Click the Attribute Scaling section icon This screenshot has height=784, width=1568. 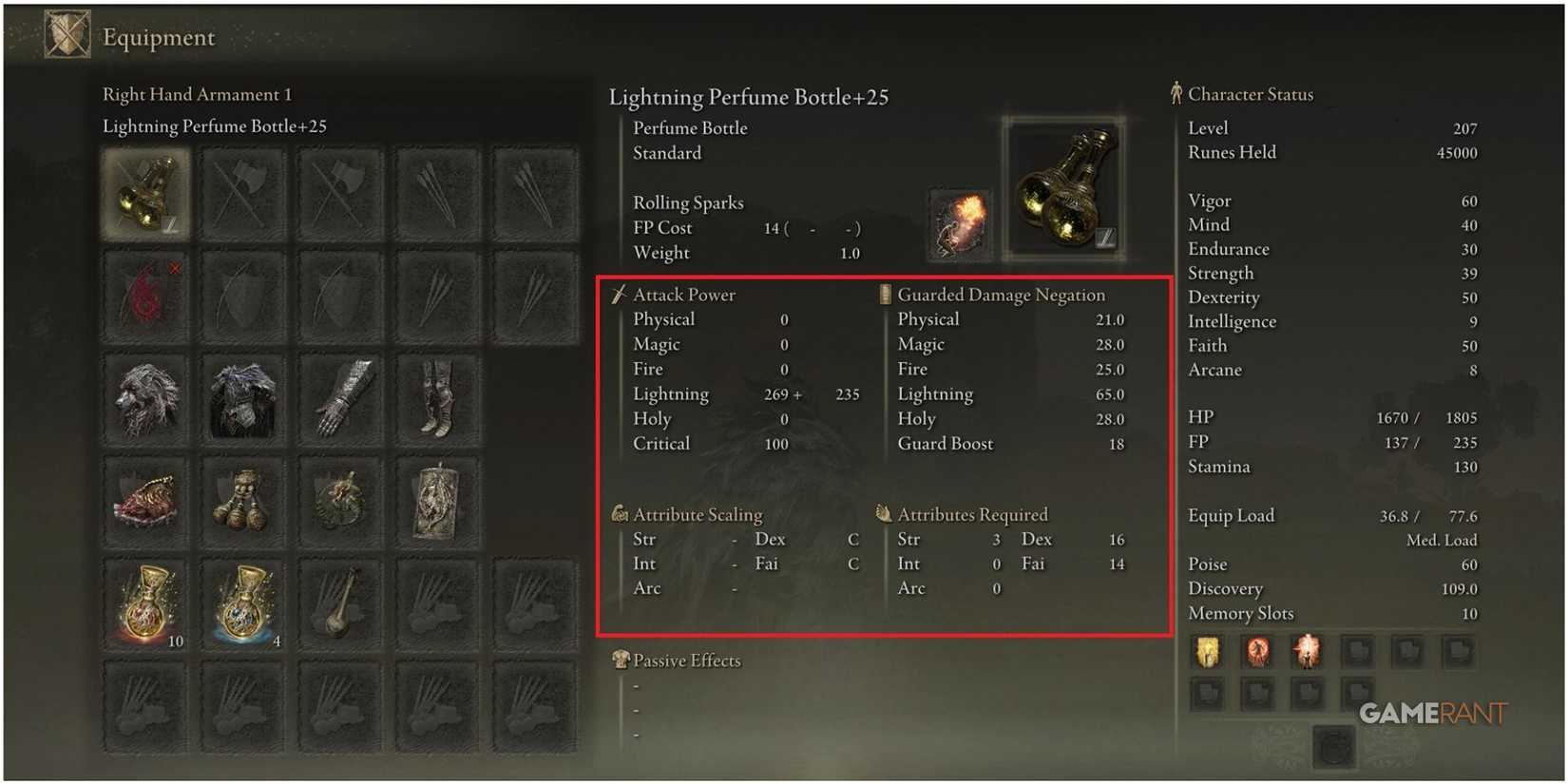[619, 514]
